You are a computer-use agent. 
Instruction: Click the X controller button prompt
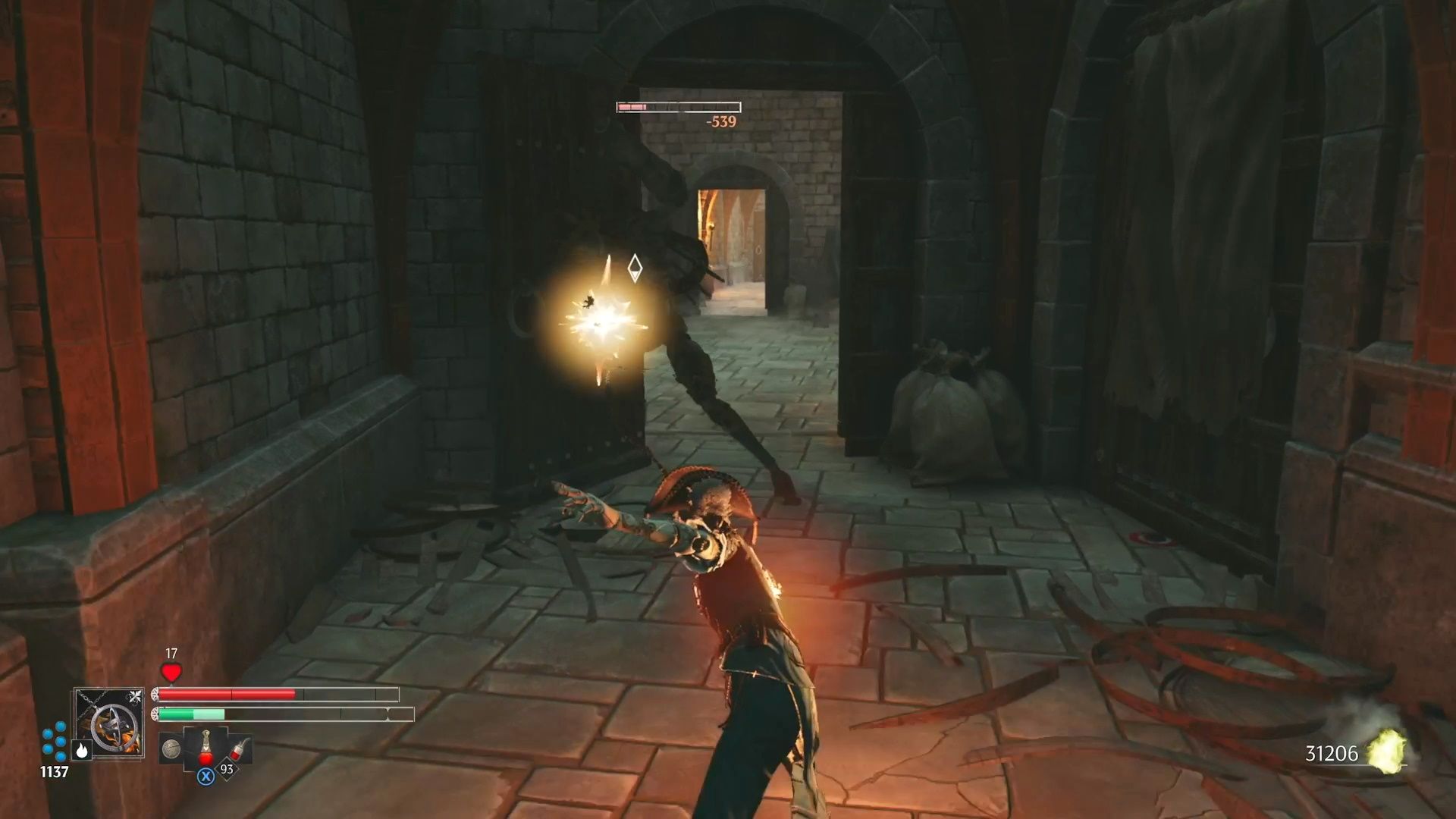point(206,777)
